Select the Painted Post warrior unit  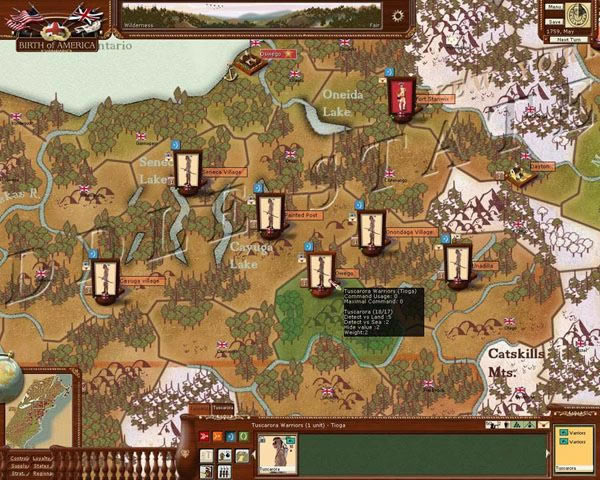(269, 212)
